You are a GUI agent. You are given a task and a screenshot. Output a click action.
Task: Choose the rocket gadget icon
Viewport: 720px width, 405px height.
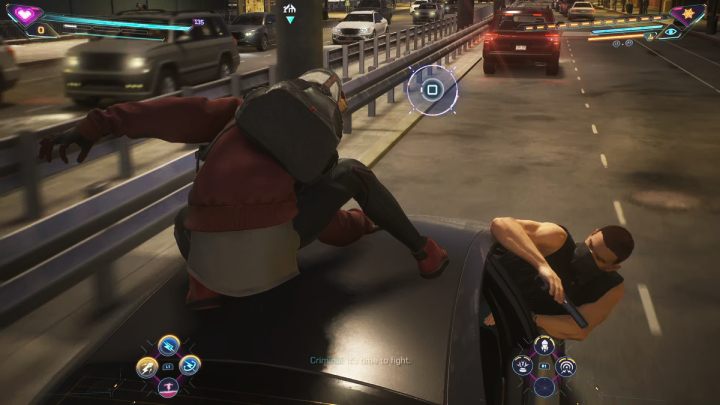coord(545,345)
